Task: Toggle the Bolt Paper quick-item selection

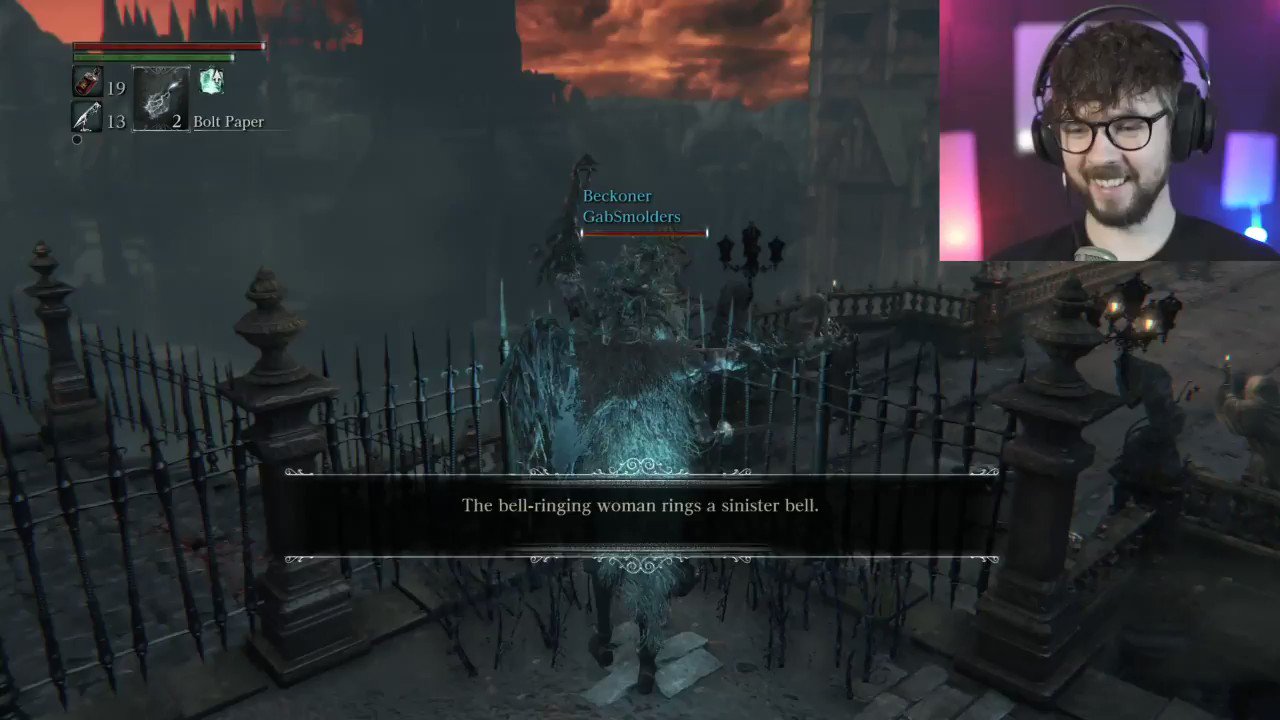Action: 161,97
